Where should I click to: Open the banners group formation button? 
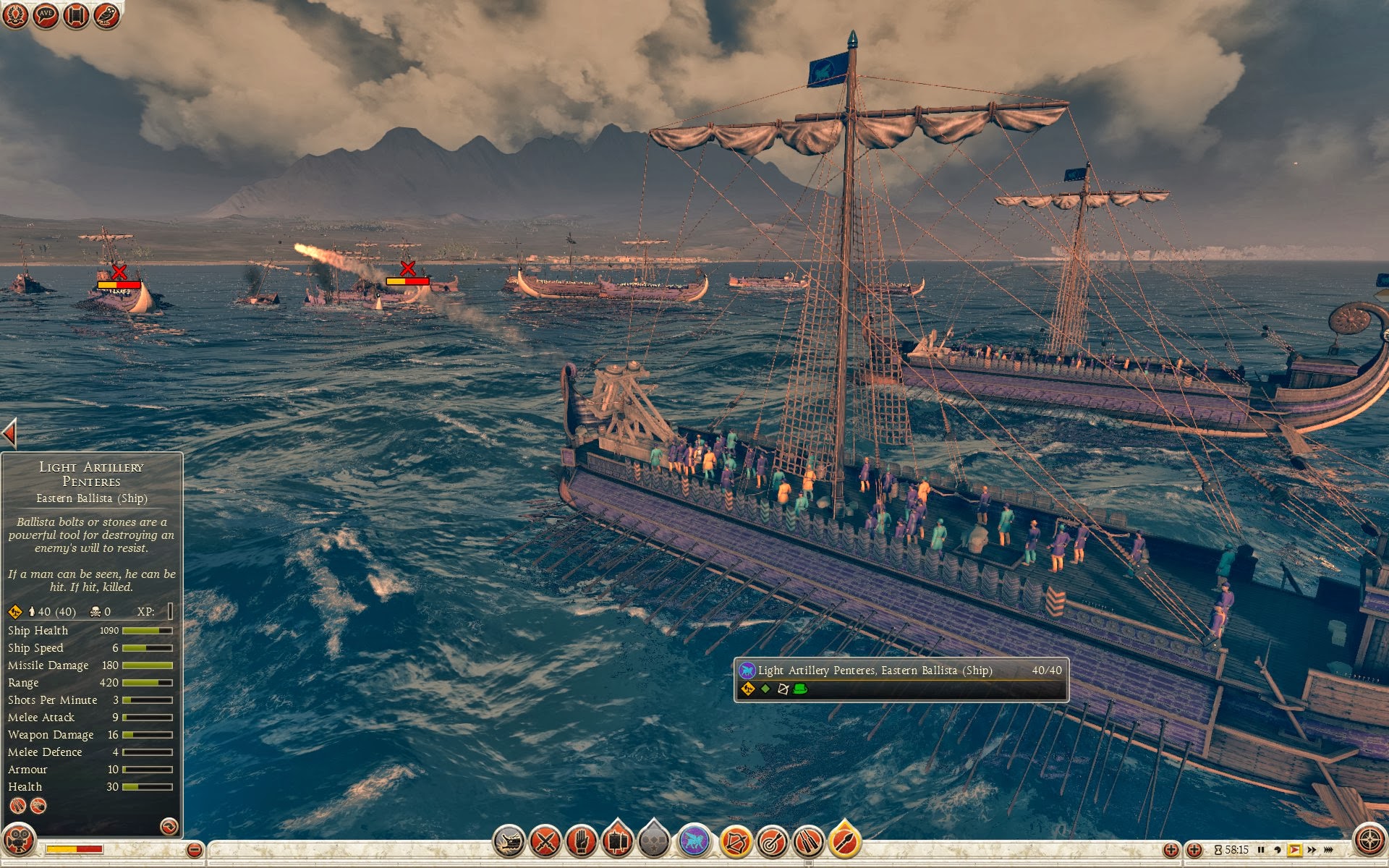point(617,842)
